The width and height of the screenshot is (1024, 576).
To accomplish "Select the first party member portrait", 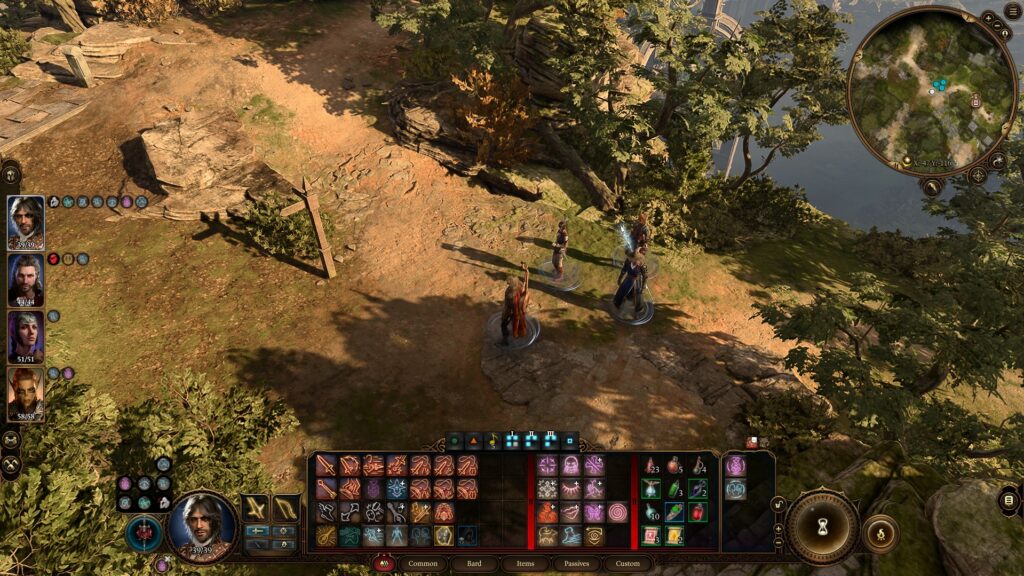I will pos(26,222).
